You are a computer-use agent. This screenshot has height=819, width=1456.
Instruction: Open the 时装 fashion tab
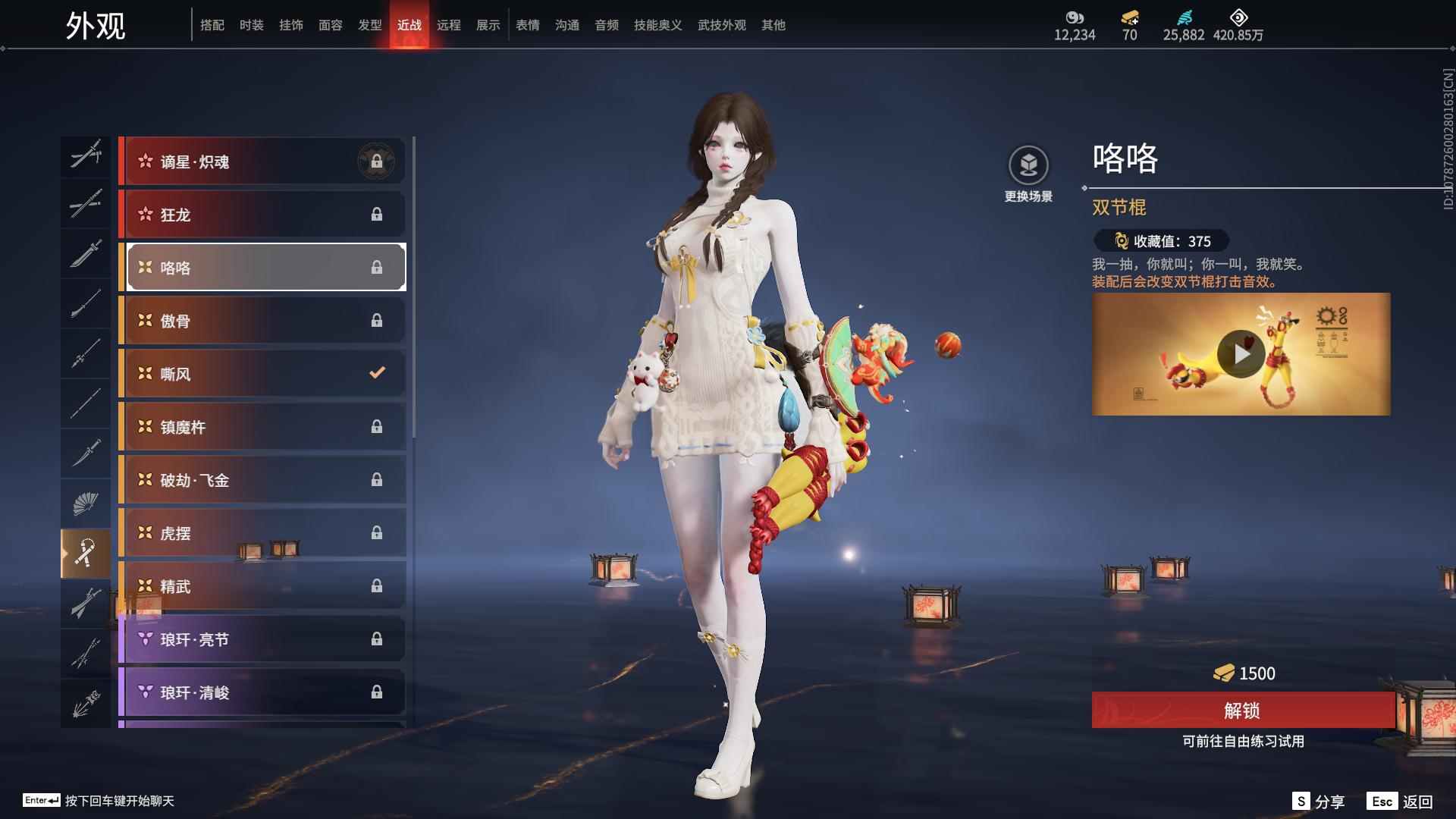252,24
